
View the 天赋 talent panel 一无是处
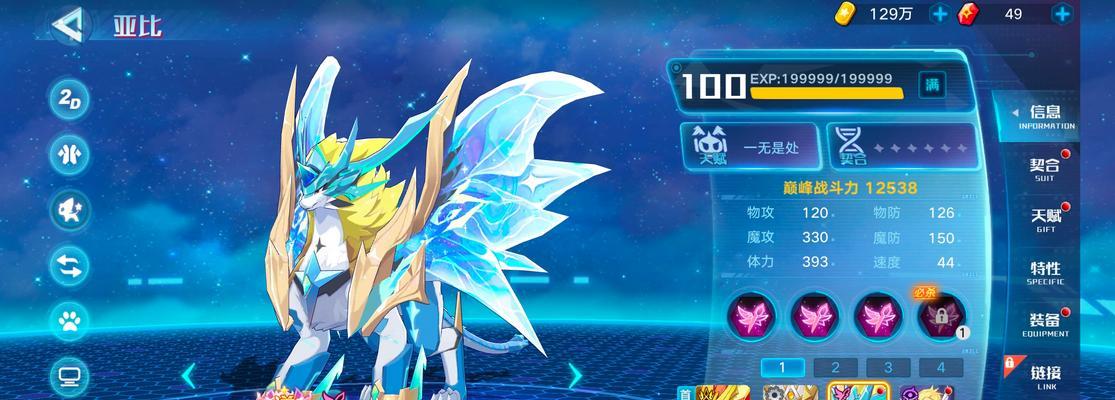click(x=750, y=147)
